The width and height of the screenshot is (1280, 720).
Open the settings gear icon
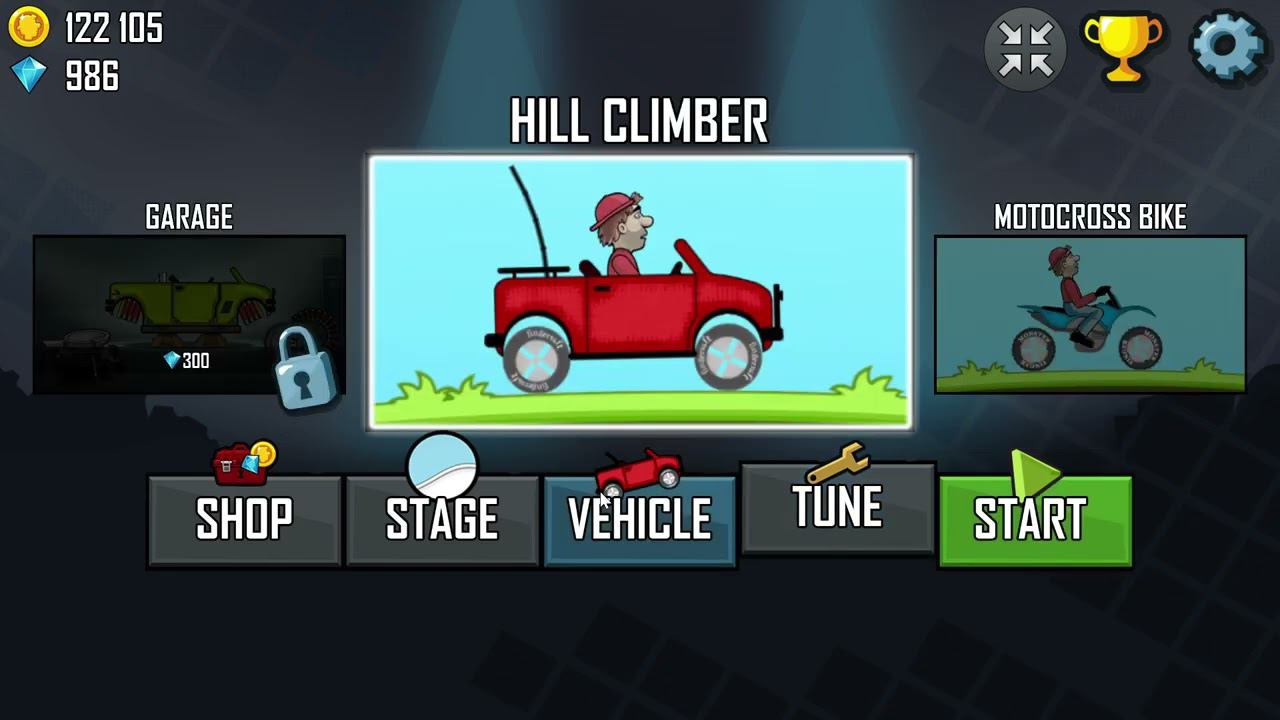pos(1228,46)
